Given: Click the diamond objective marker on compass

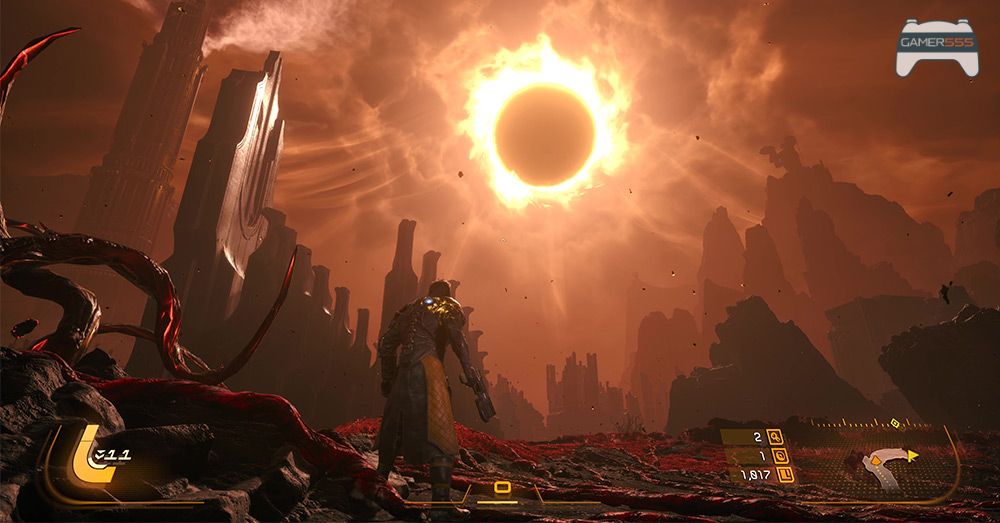Looking at the screenshot, I should (894, 422).
